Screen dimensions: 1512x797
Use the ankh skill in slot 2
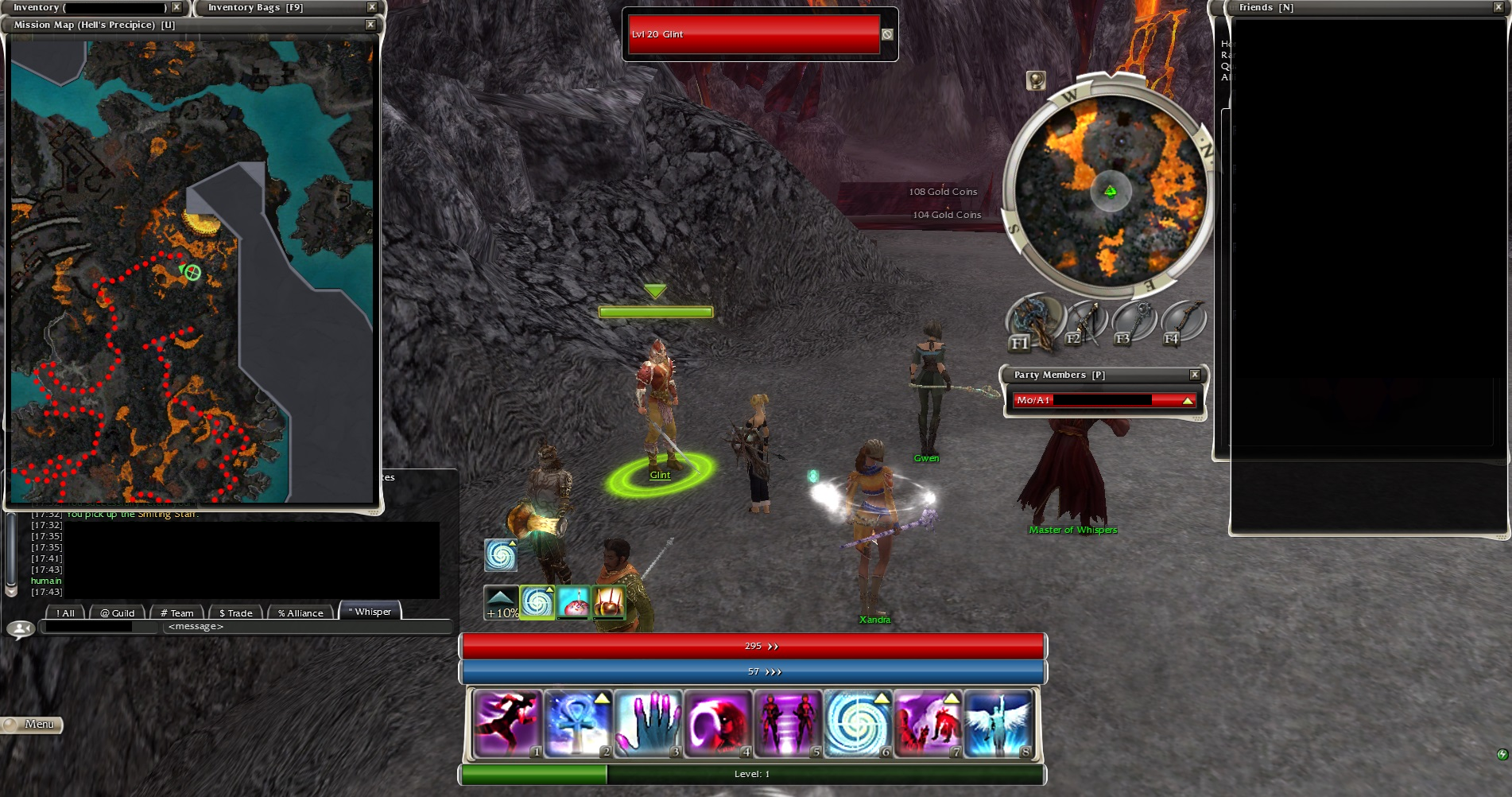579,722
